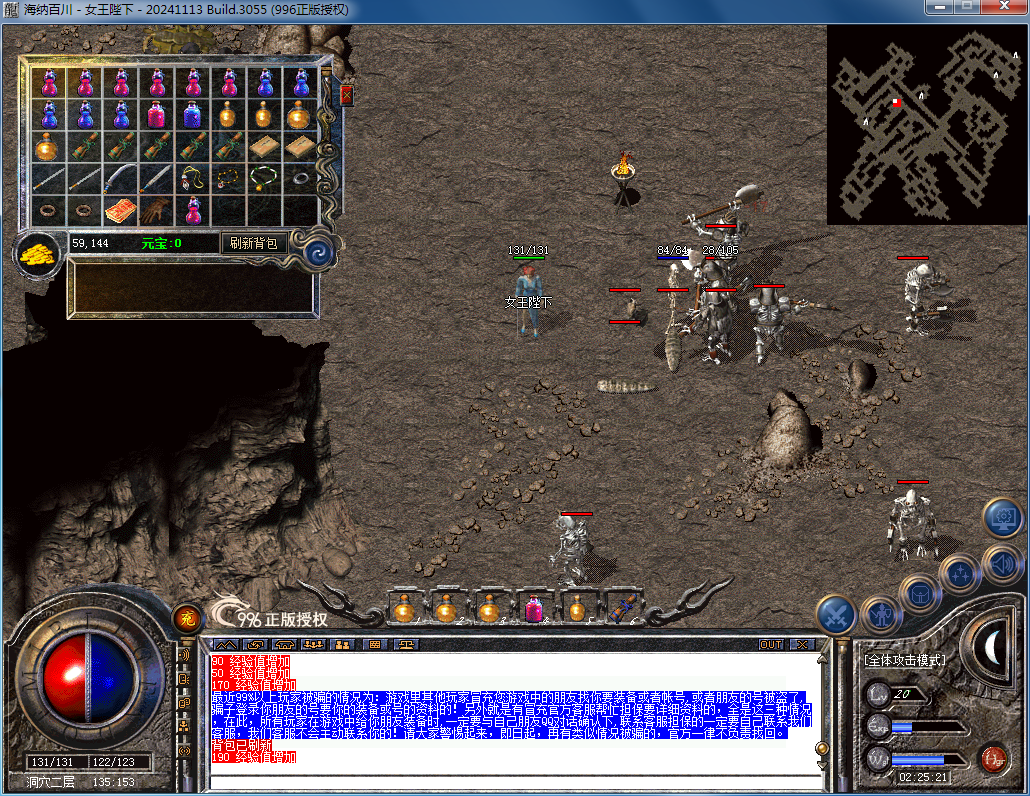Open the crossed swords skills button
This screenshot has width=1030, height=796.
pyautogui.click(x=836, y=614)
